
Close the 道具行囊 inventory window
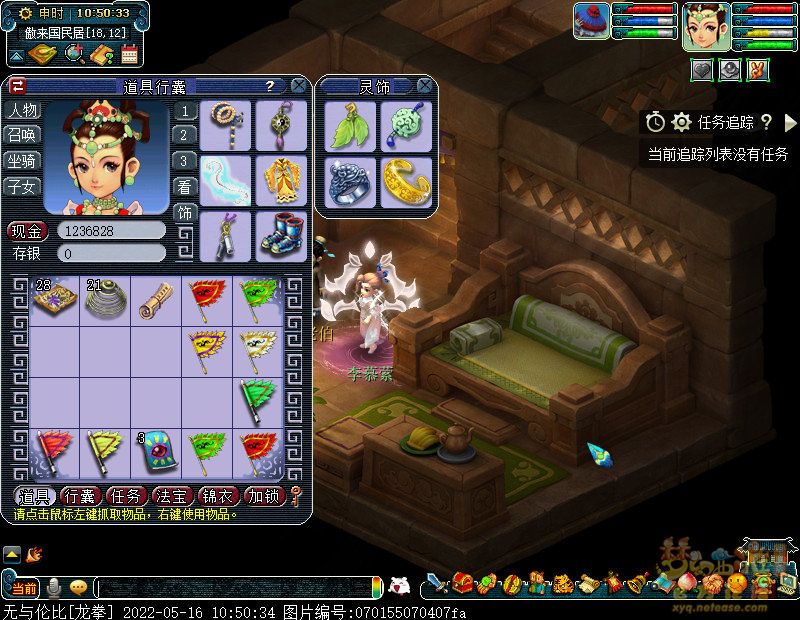[299, 86]
